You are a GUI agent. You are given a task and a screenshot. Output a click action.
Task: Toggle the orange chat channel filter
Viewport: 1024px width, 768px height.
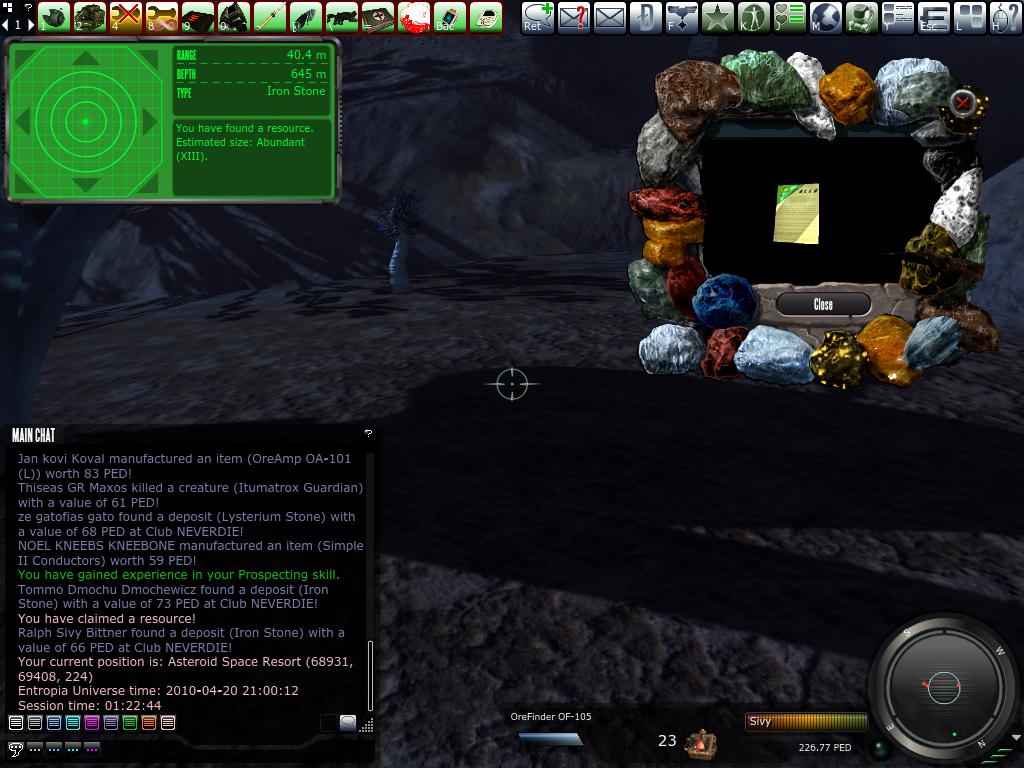coord(149,722)
